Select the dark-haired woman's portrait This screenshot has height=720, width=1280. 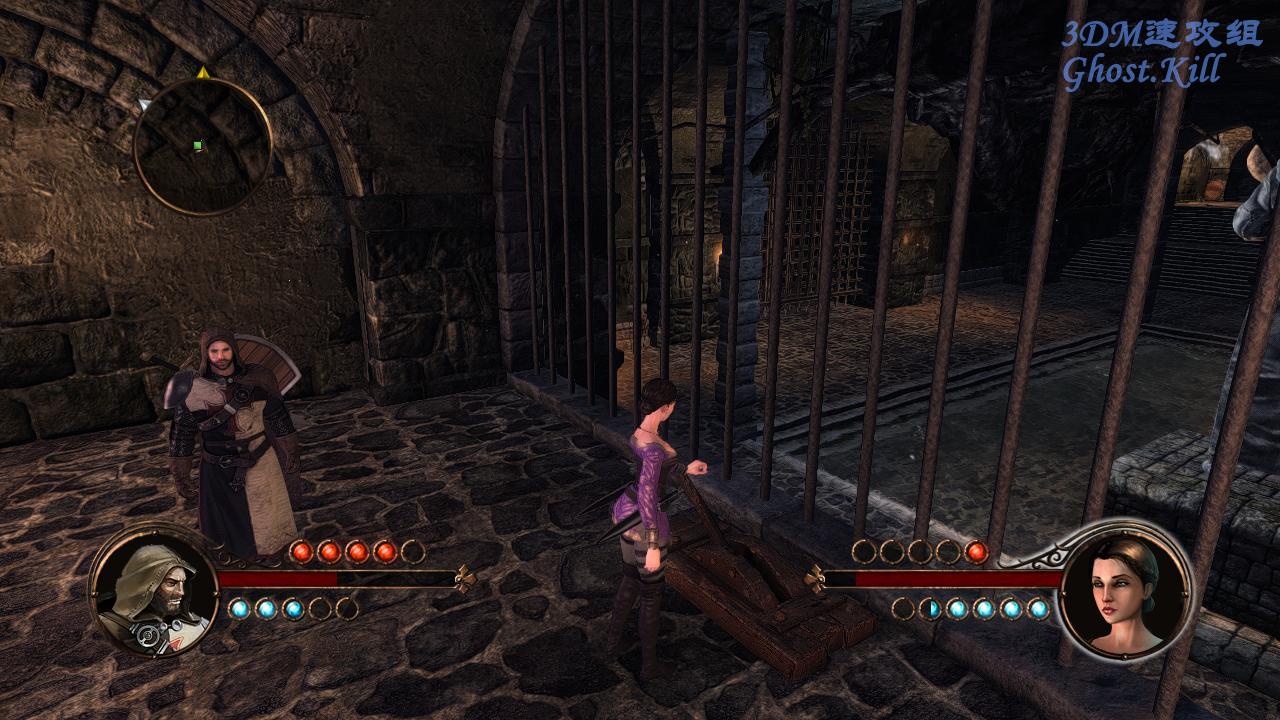[x=1125, y=588]
